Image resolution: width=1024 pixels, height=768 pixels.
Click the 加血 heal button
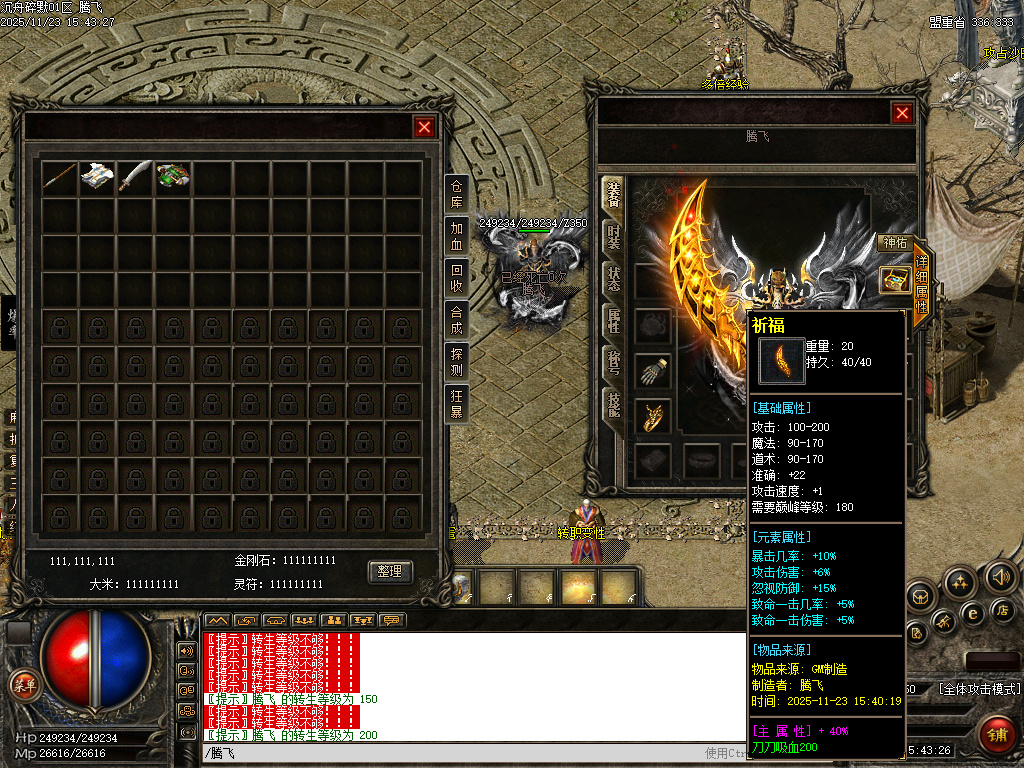(456, 235)
